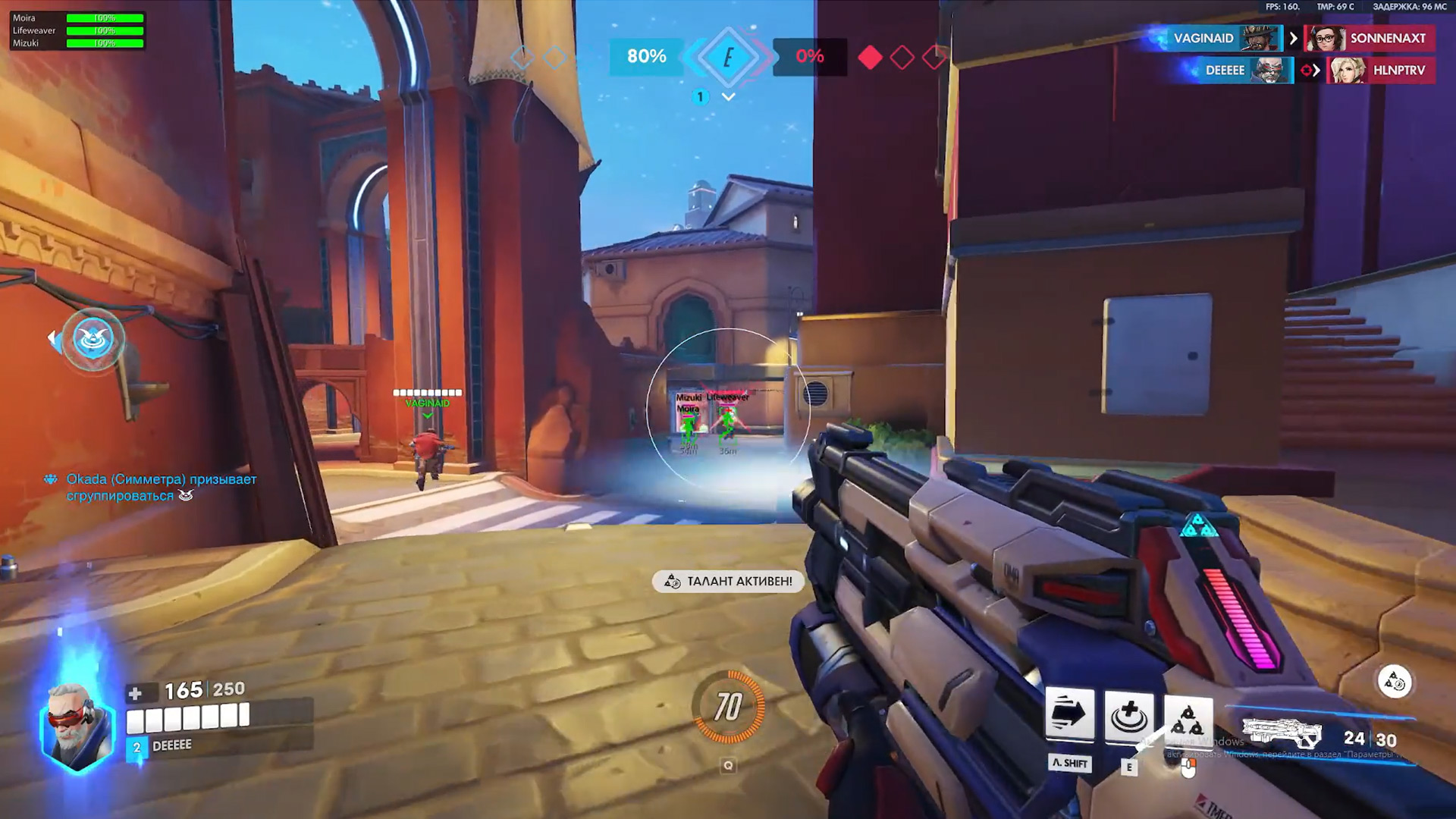Click Moira in the enemy health list
1456x819 pixels.
pos(24,18)
